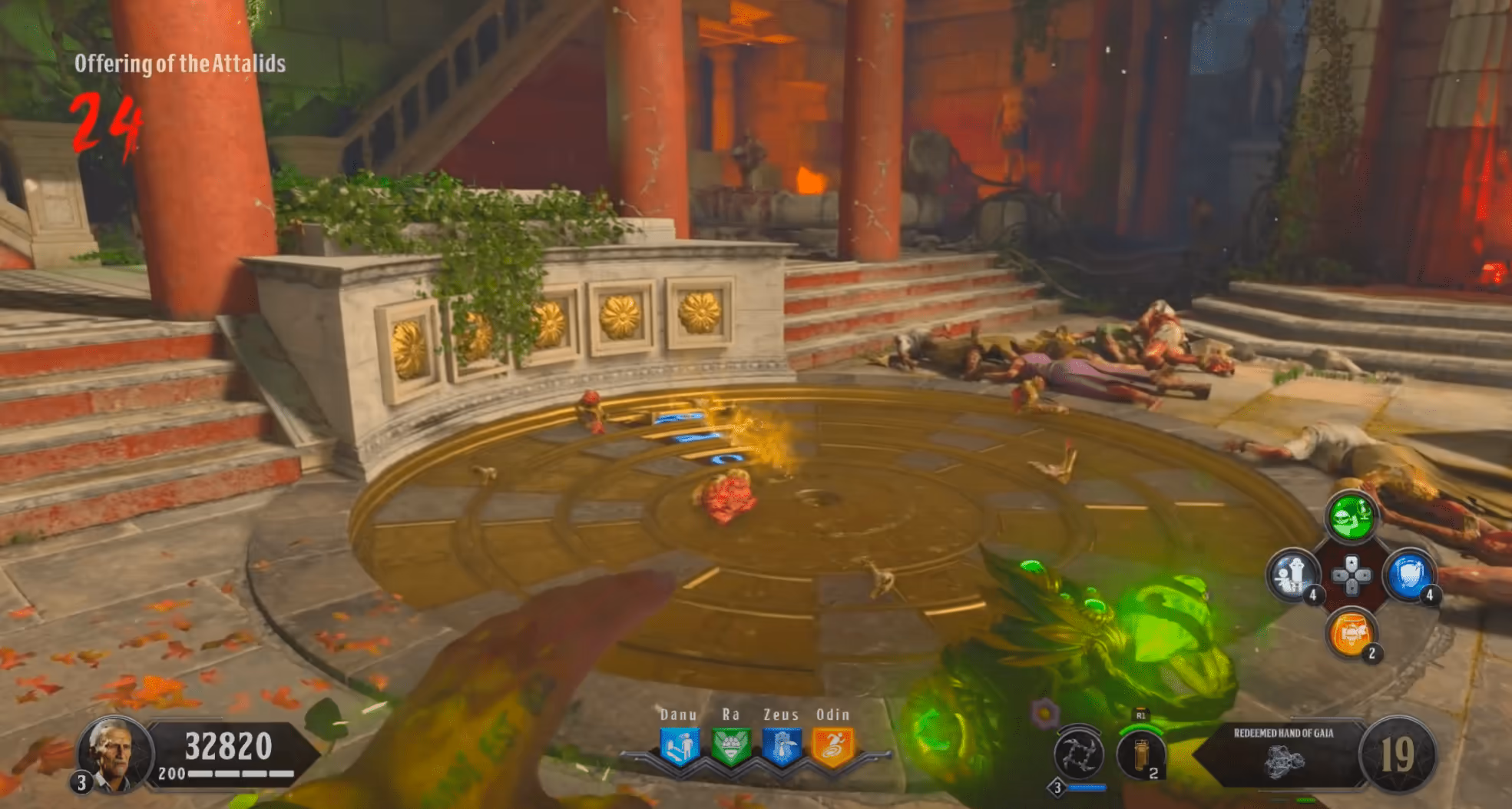This screenshot has height=809, width=1512.
Task: Use the orange elixir on the wheel
Action: [1351, 632]
